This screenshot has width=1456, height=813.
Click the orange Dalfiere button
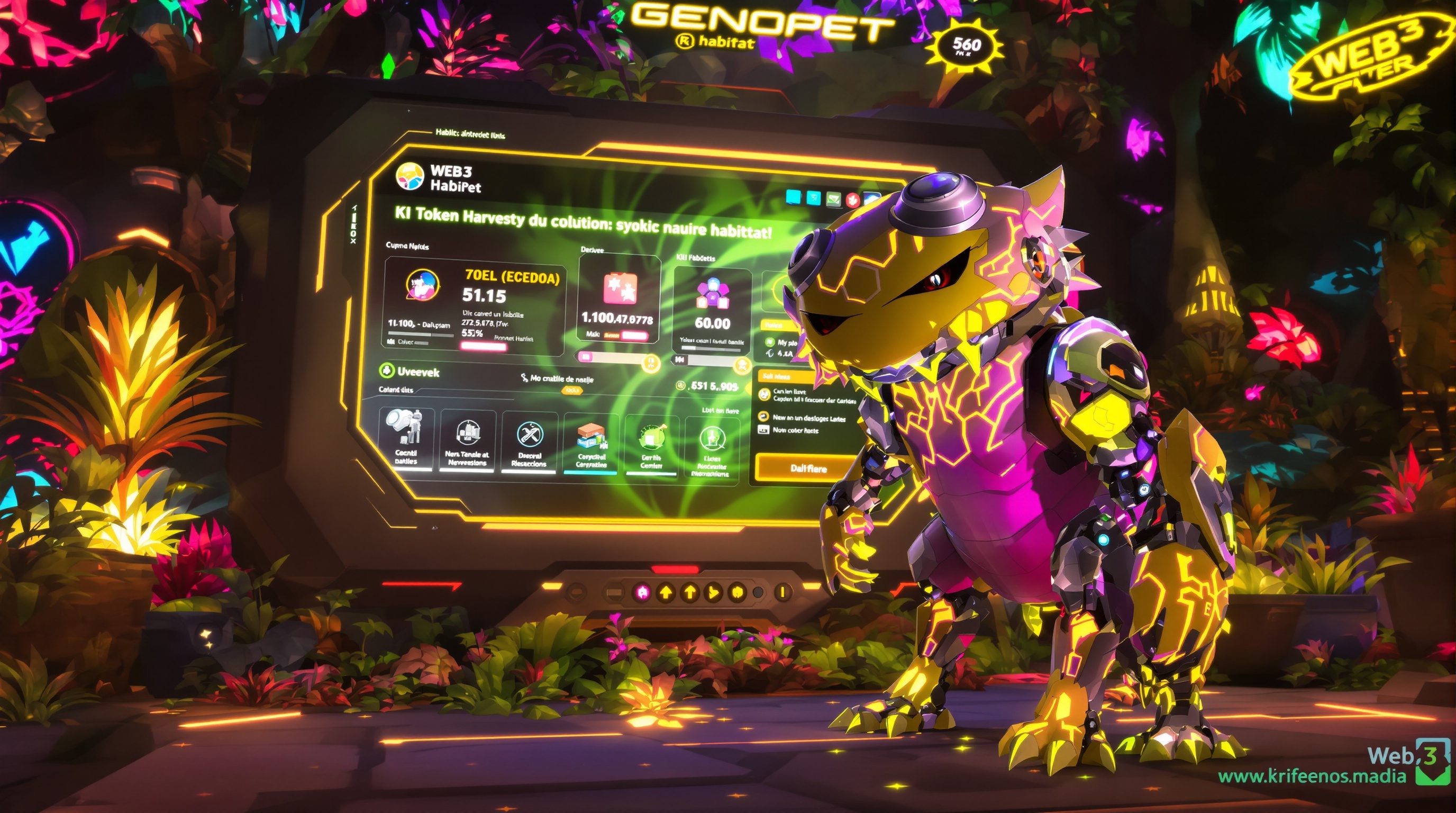pos(808,468)
